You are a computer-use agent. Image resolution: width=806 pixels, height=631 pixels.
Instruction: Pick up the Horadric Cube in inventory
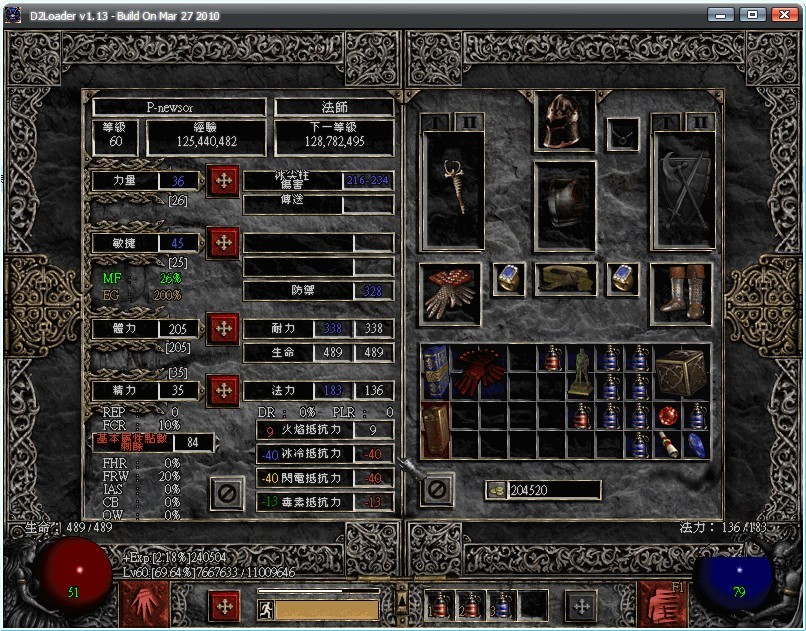682,371
